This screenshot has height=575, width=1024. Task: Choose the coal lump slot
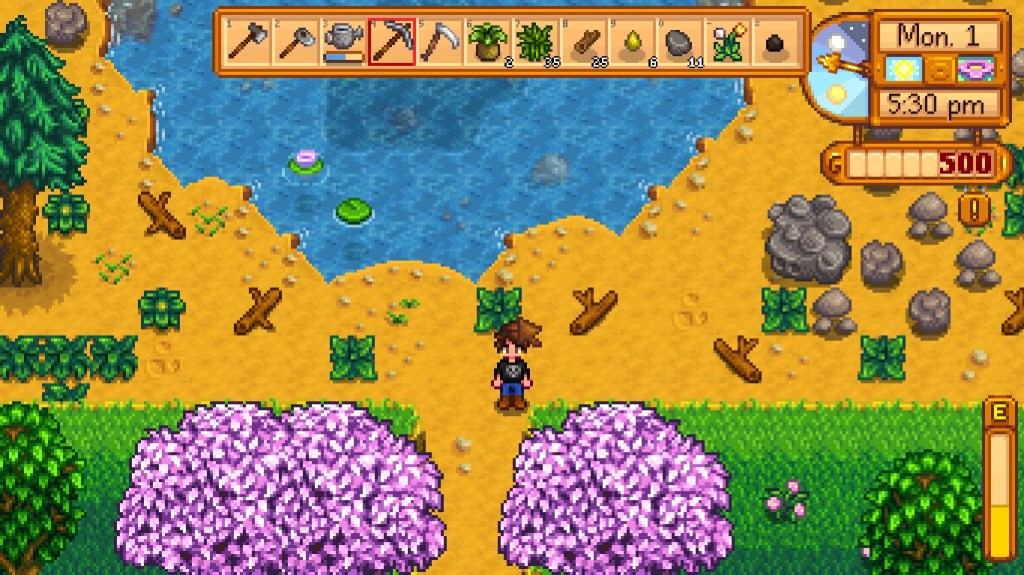[774, 42]
